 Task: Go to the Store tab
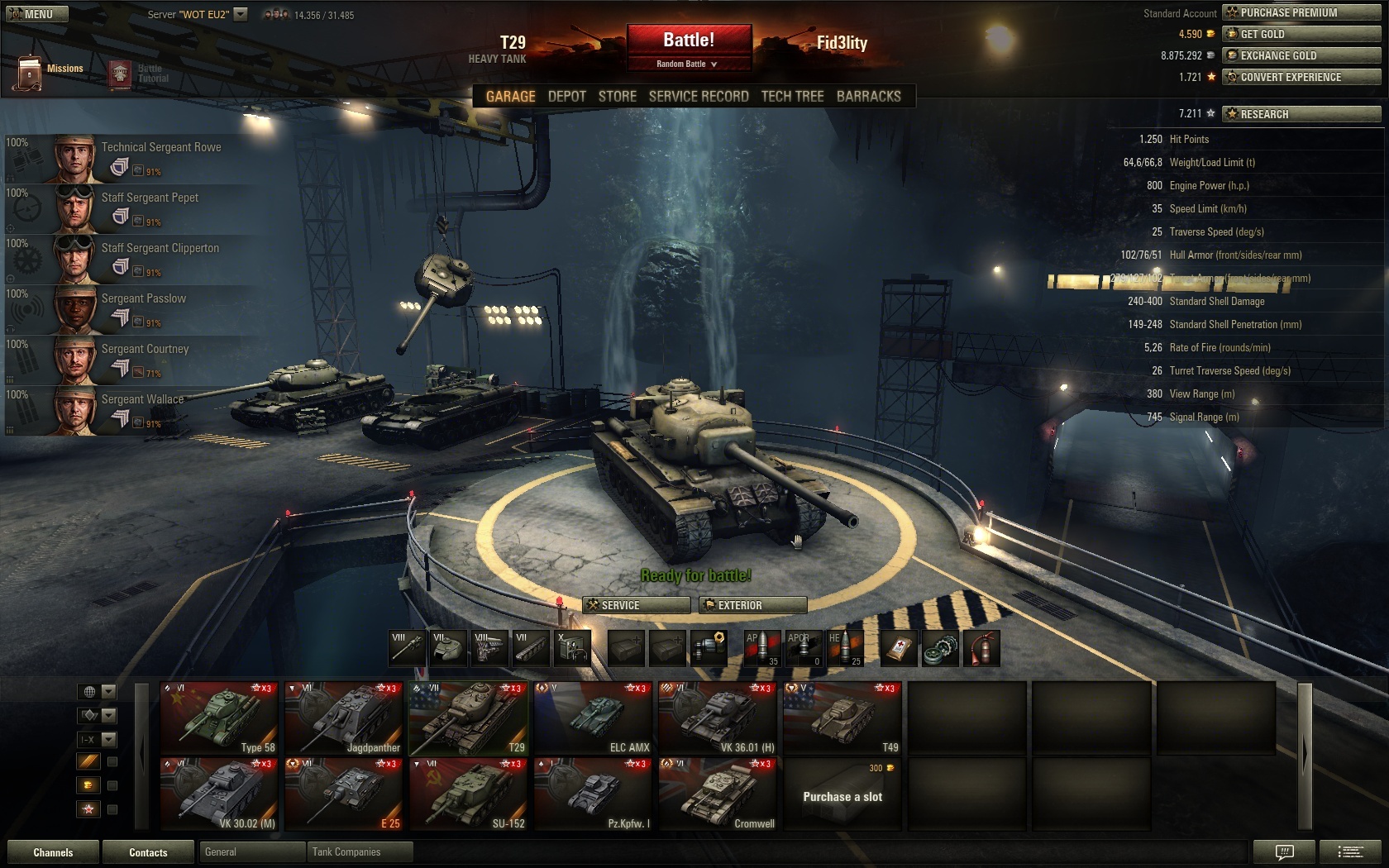617,96
